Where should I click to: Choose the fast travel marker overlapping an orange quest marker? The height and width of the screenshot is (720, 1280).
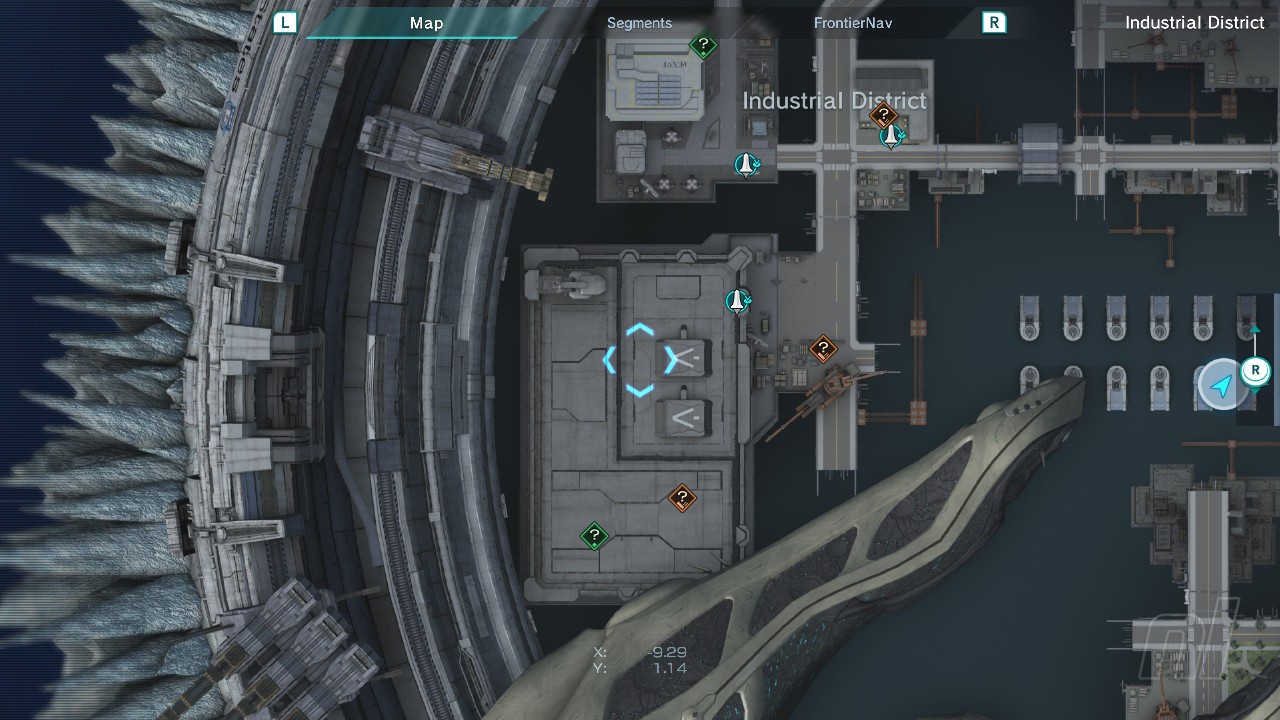(891, 135)
